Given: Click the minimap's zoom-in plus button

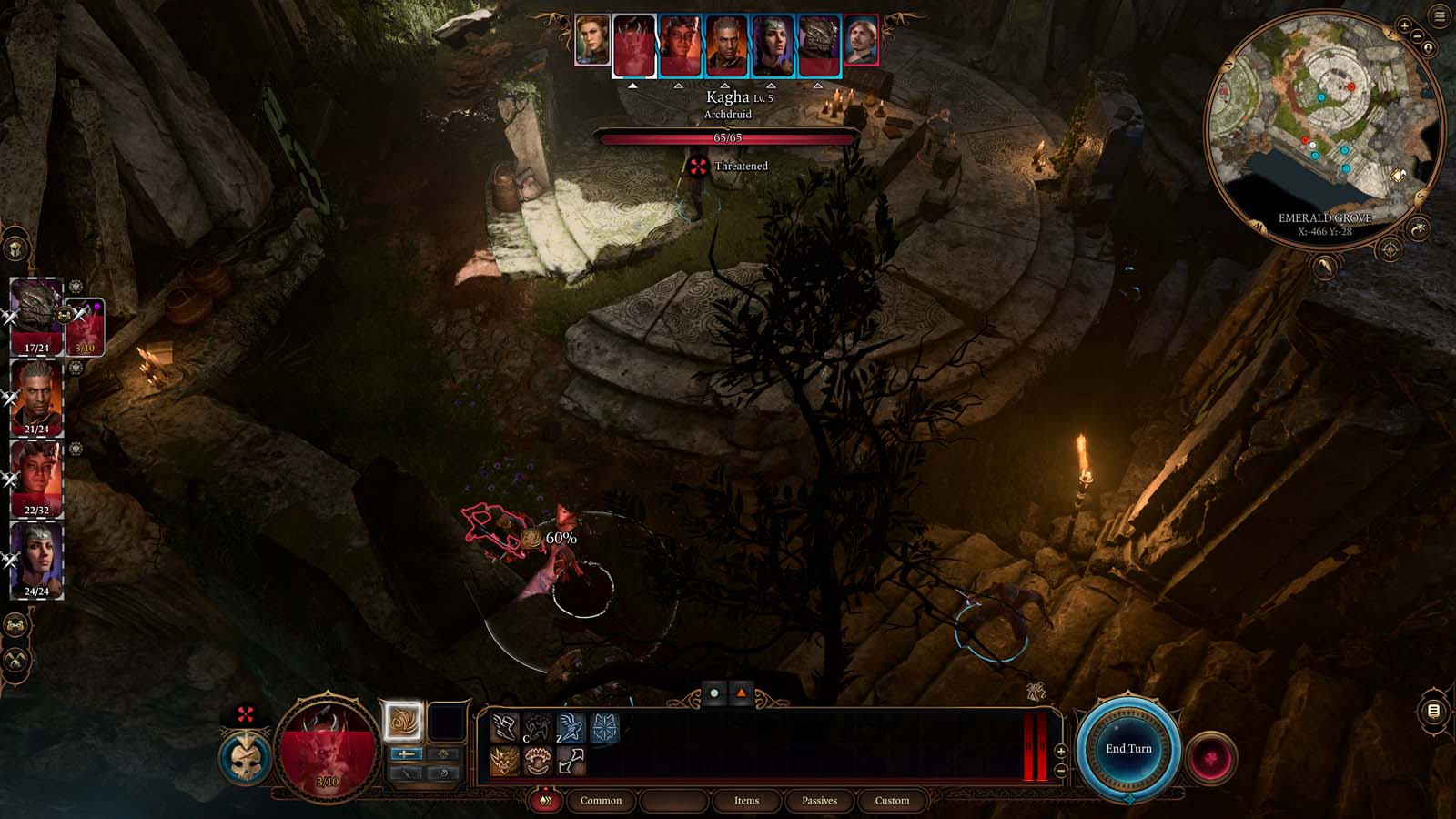Looking at the screenshot, I should click(1404, 27).
